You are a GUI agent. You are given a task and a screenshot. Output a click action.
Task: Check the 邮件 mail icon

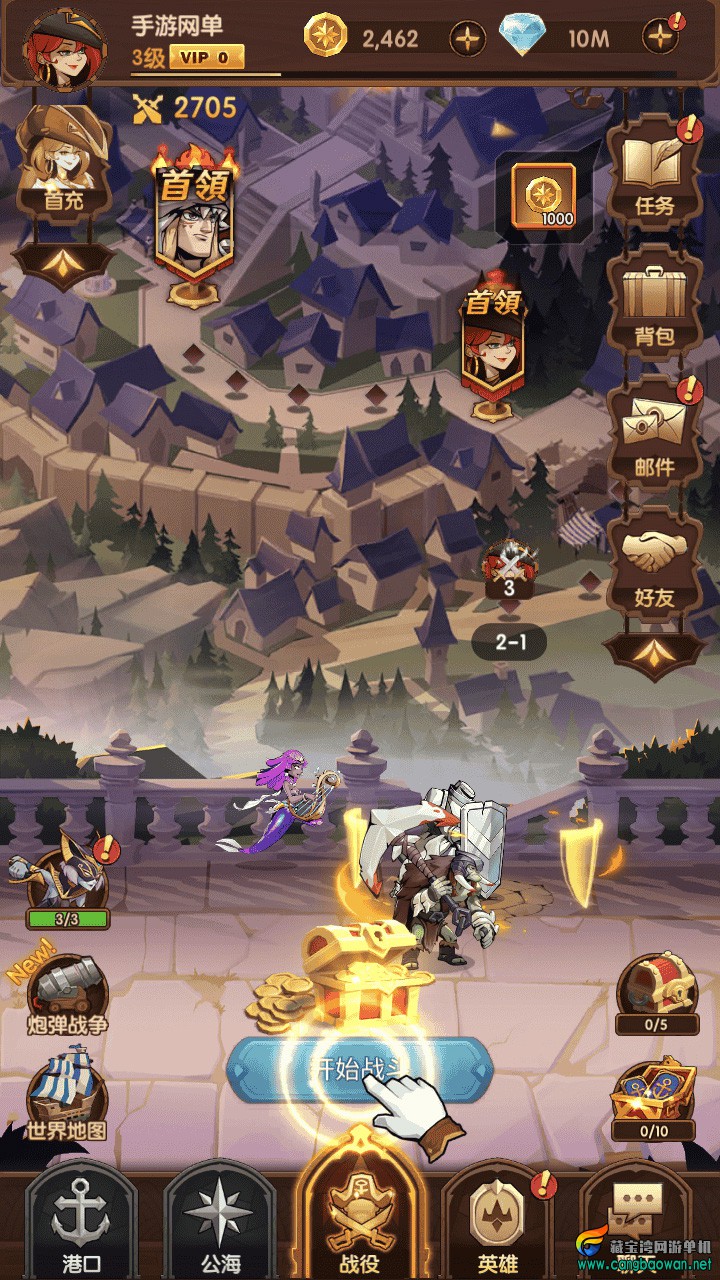click(655, 435)
